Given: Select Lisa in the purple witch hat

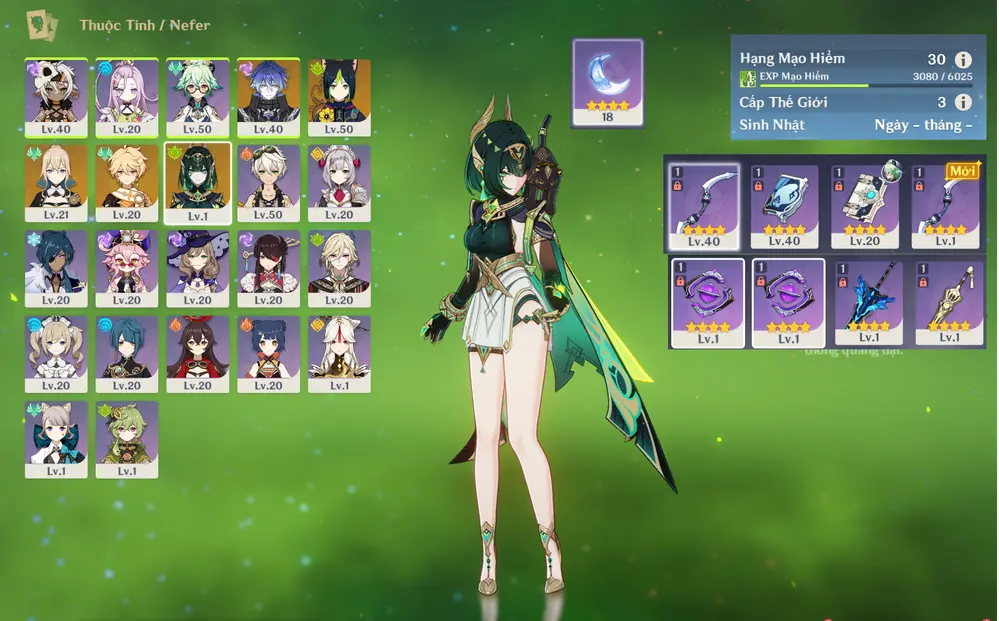Looking at the screenshot, I should (x=198, y=268).
